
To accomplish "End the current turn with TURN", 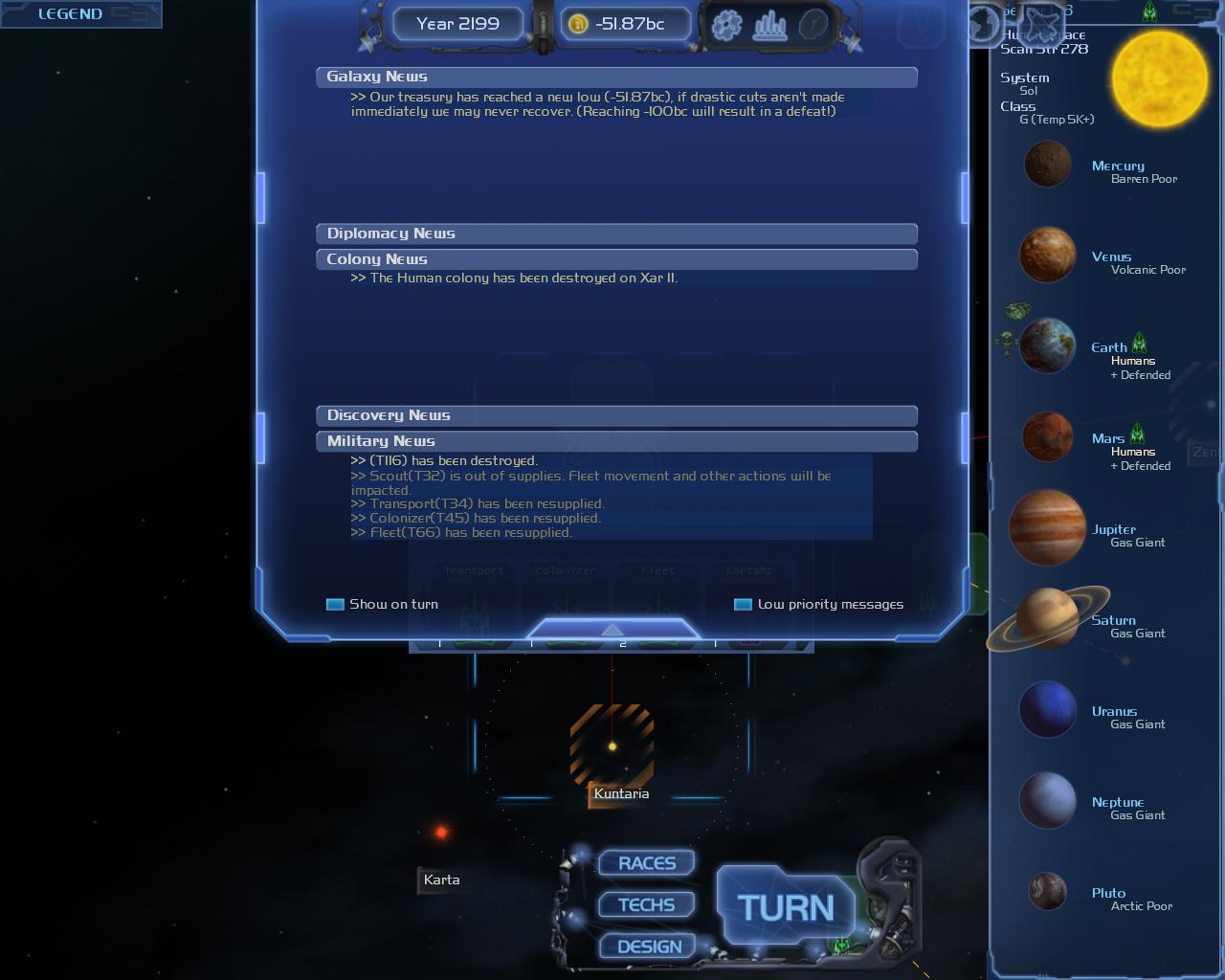I will (x=785, y=907).
